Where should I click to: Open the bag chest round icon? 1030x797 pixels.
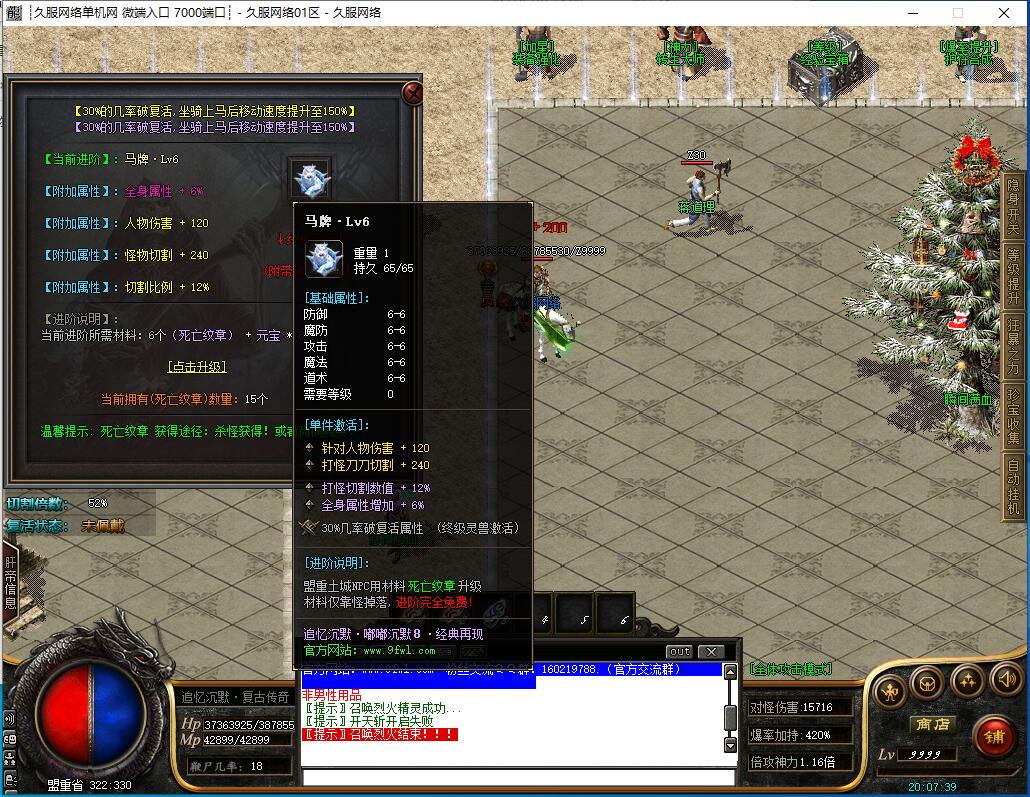[x=927, y=682]
